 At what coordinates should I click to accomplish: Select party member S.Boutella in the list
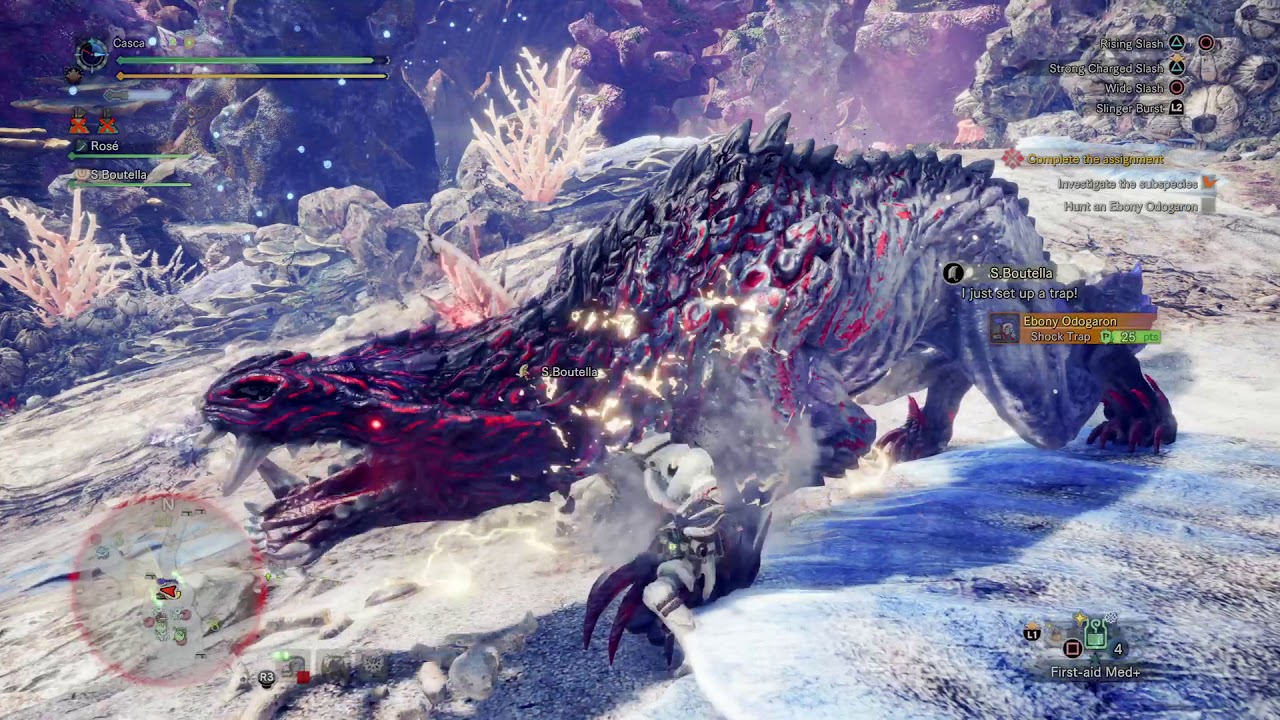(118, 175)
